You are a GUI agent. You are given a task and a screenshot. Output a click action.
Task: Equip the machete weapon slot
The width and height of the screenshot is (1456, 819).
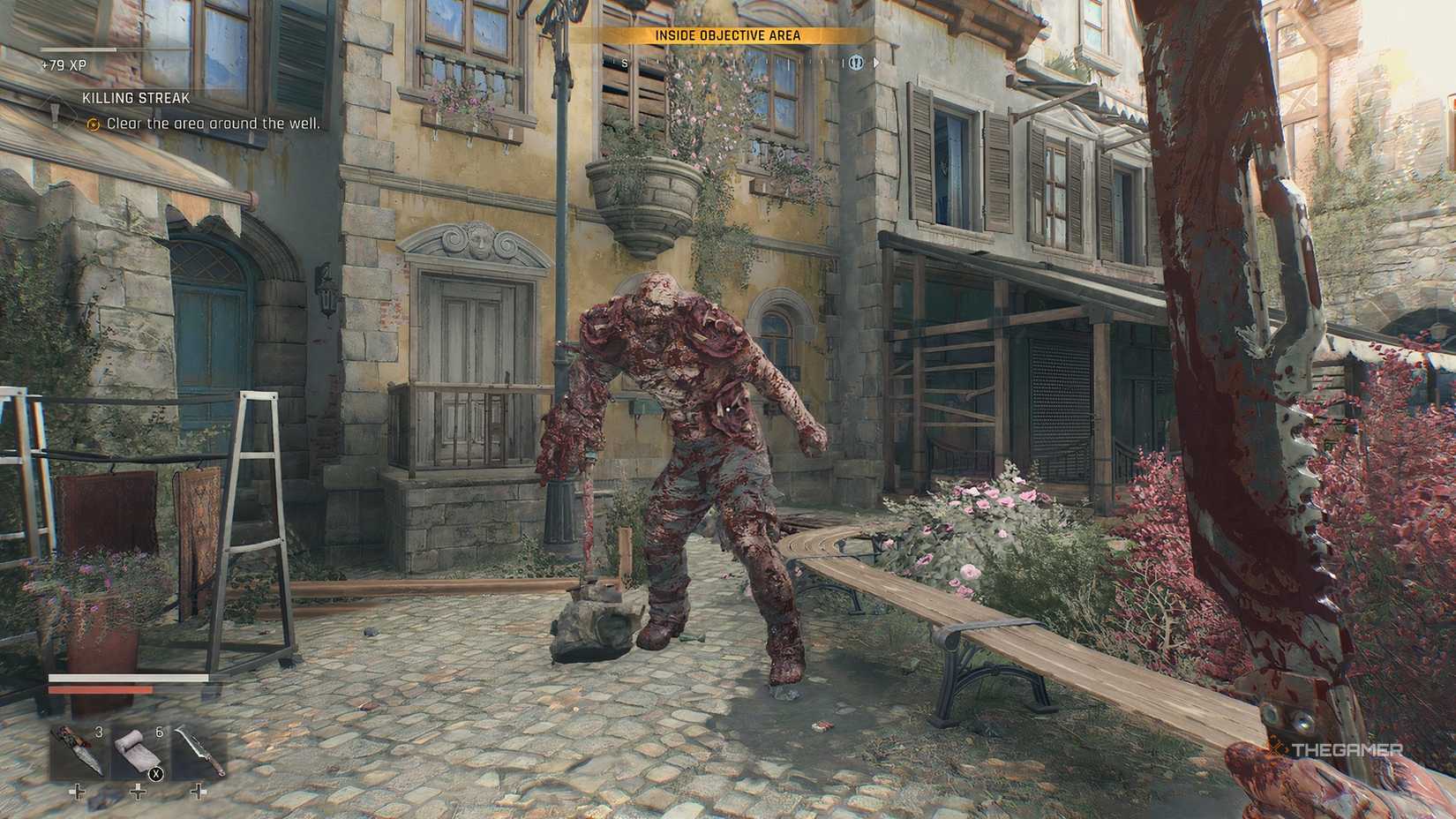pyautogui.click(x=198, y=751)
